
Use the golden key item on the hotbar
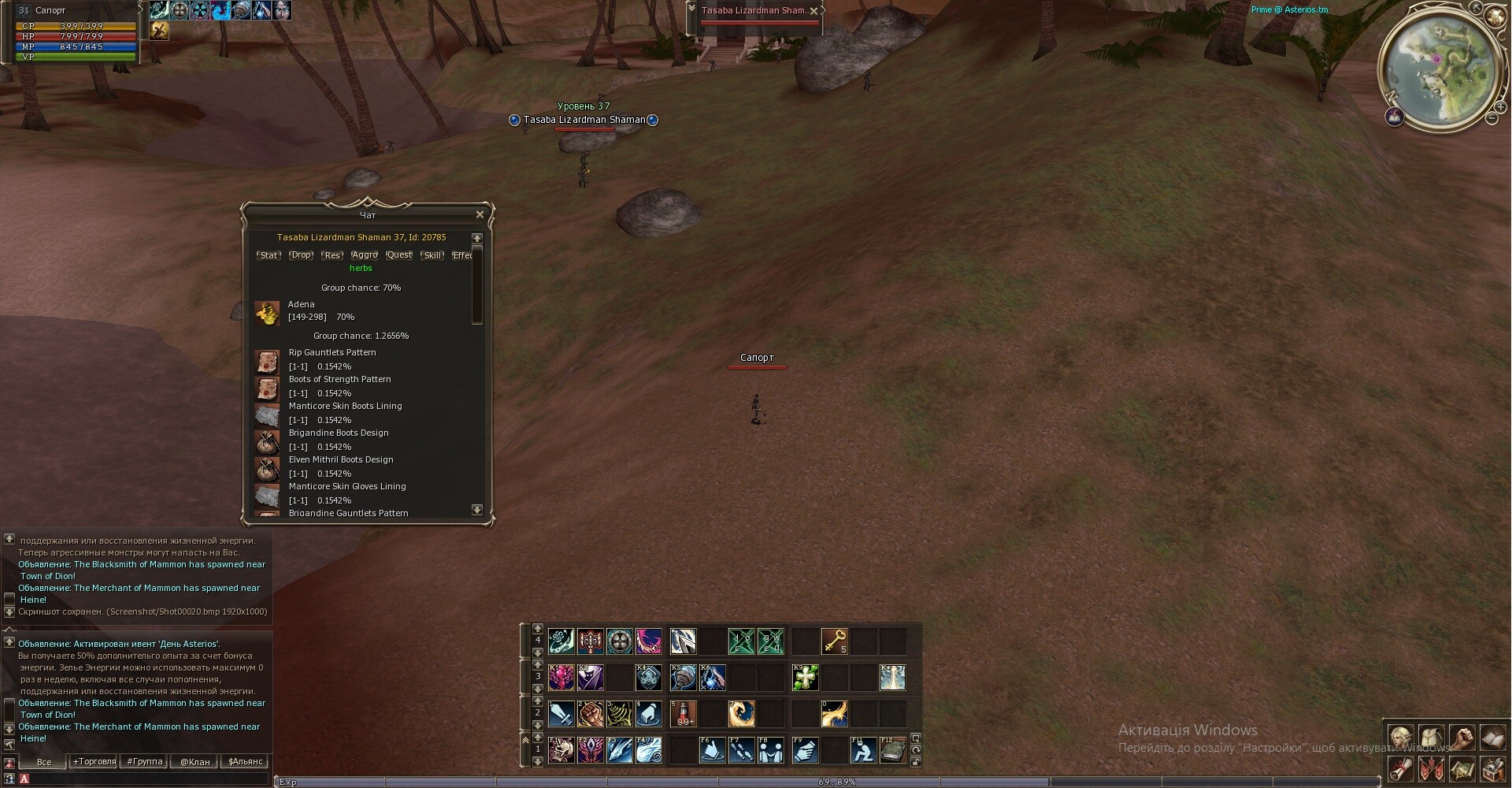834,641
